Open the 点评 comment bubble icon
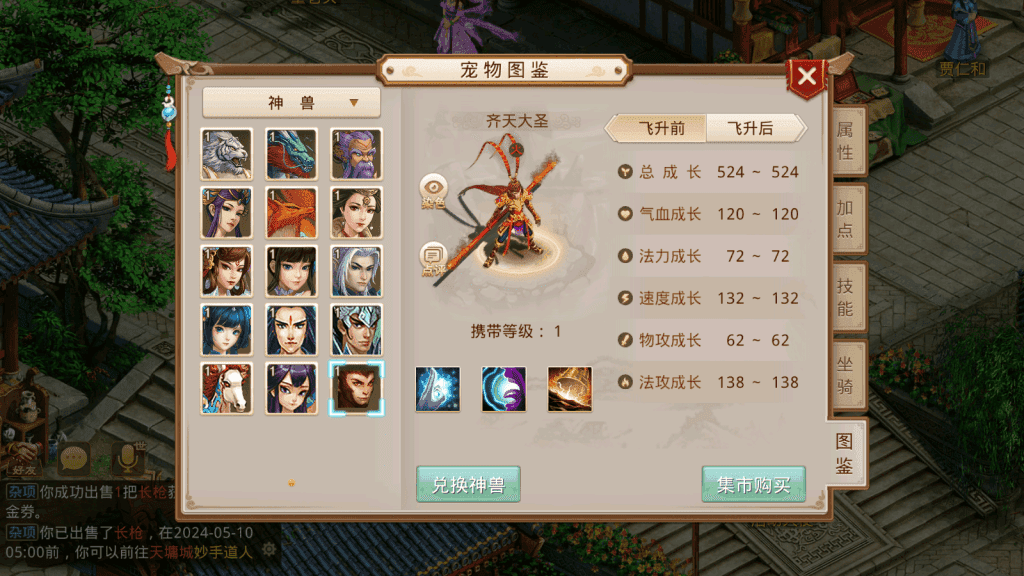 434,258
